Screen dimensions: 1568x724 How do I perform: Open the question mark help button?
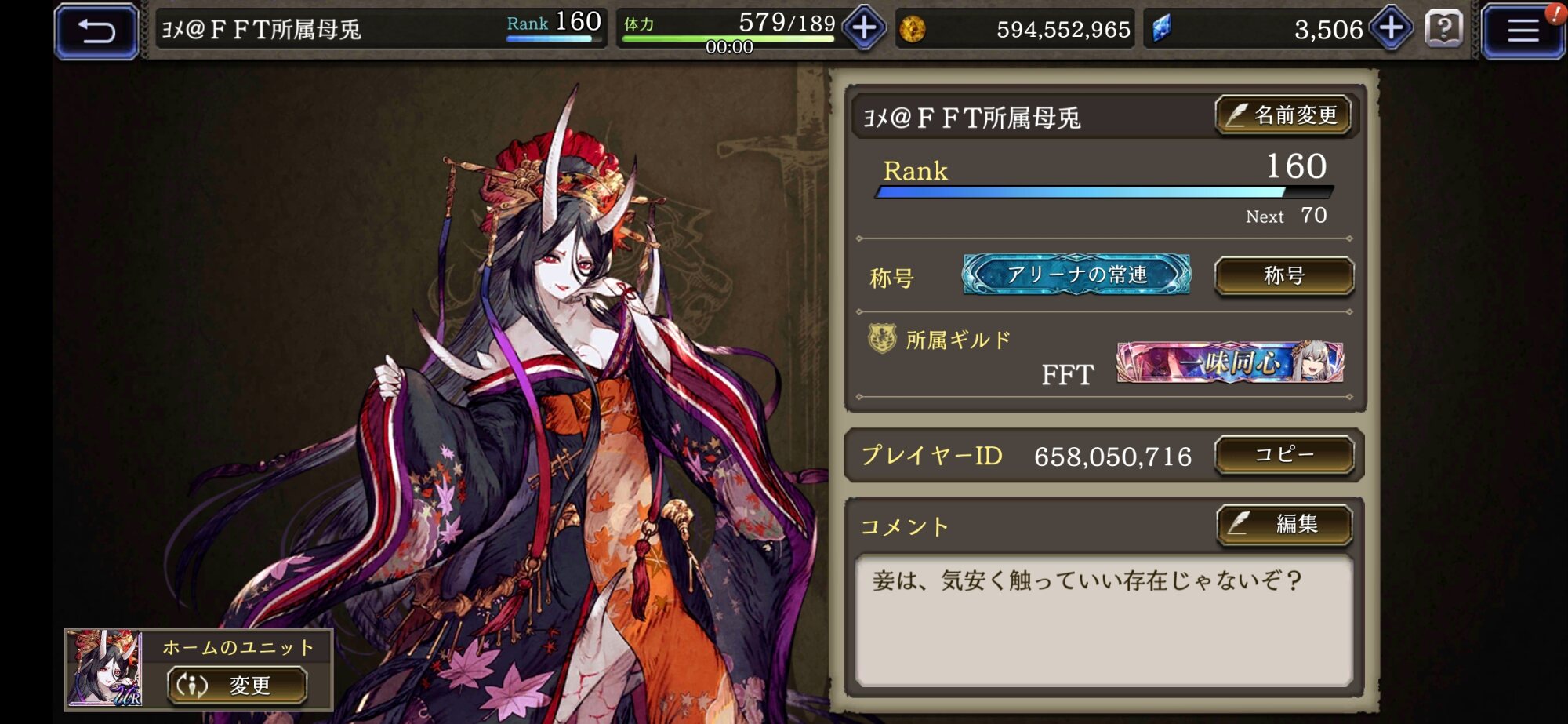[1443, 30]
